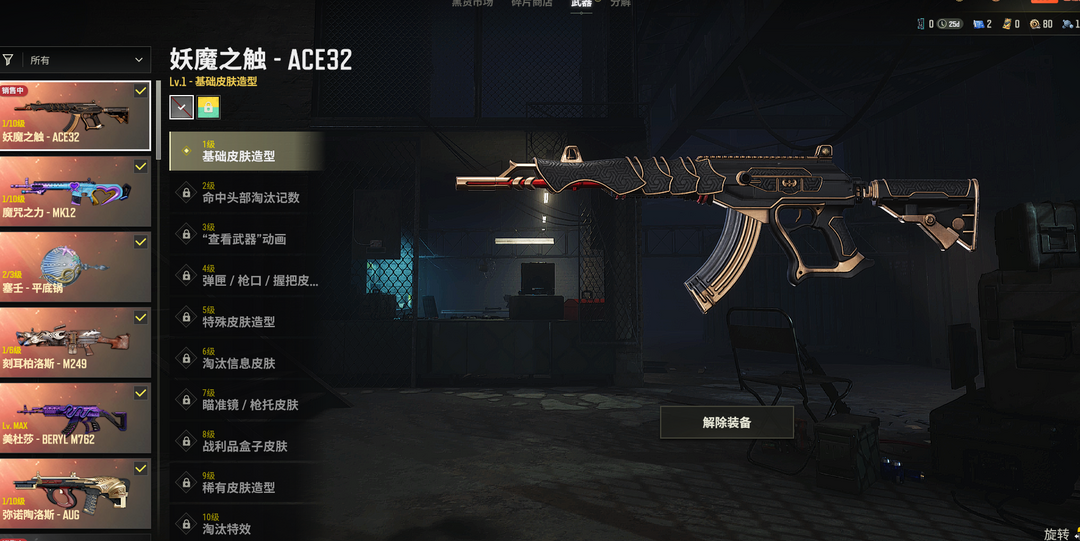
Task: Select the 魔咒之力 - MK12 skin thumbnail
Action: point(75,190)
